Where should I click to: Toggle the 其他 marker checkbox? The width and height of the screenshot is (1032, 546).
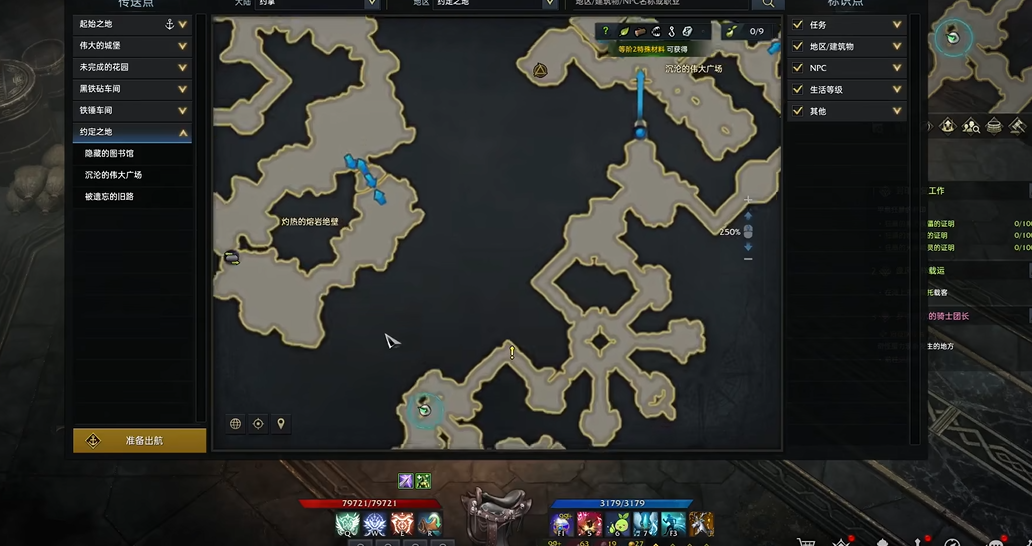(798, 111)
